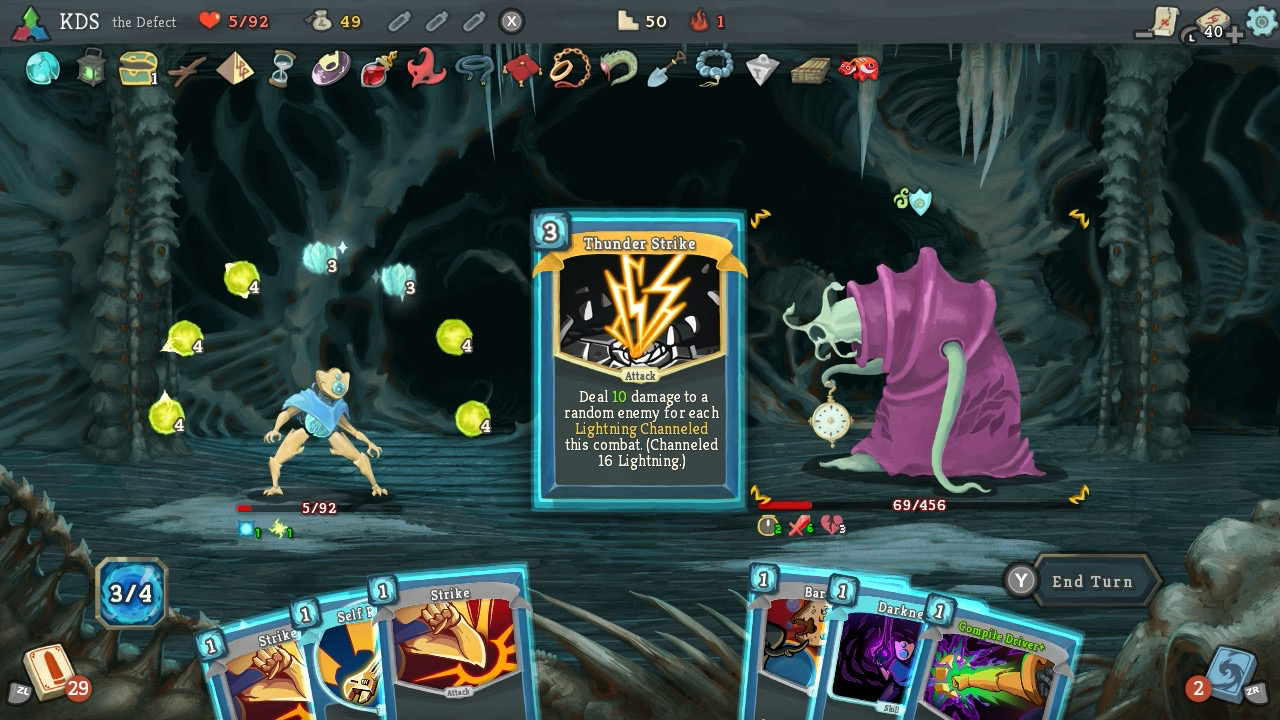Inspect the shovel relic
Screen dimensions: 1280x720
[x=666, y=68]
